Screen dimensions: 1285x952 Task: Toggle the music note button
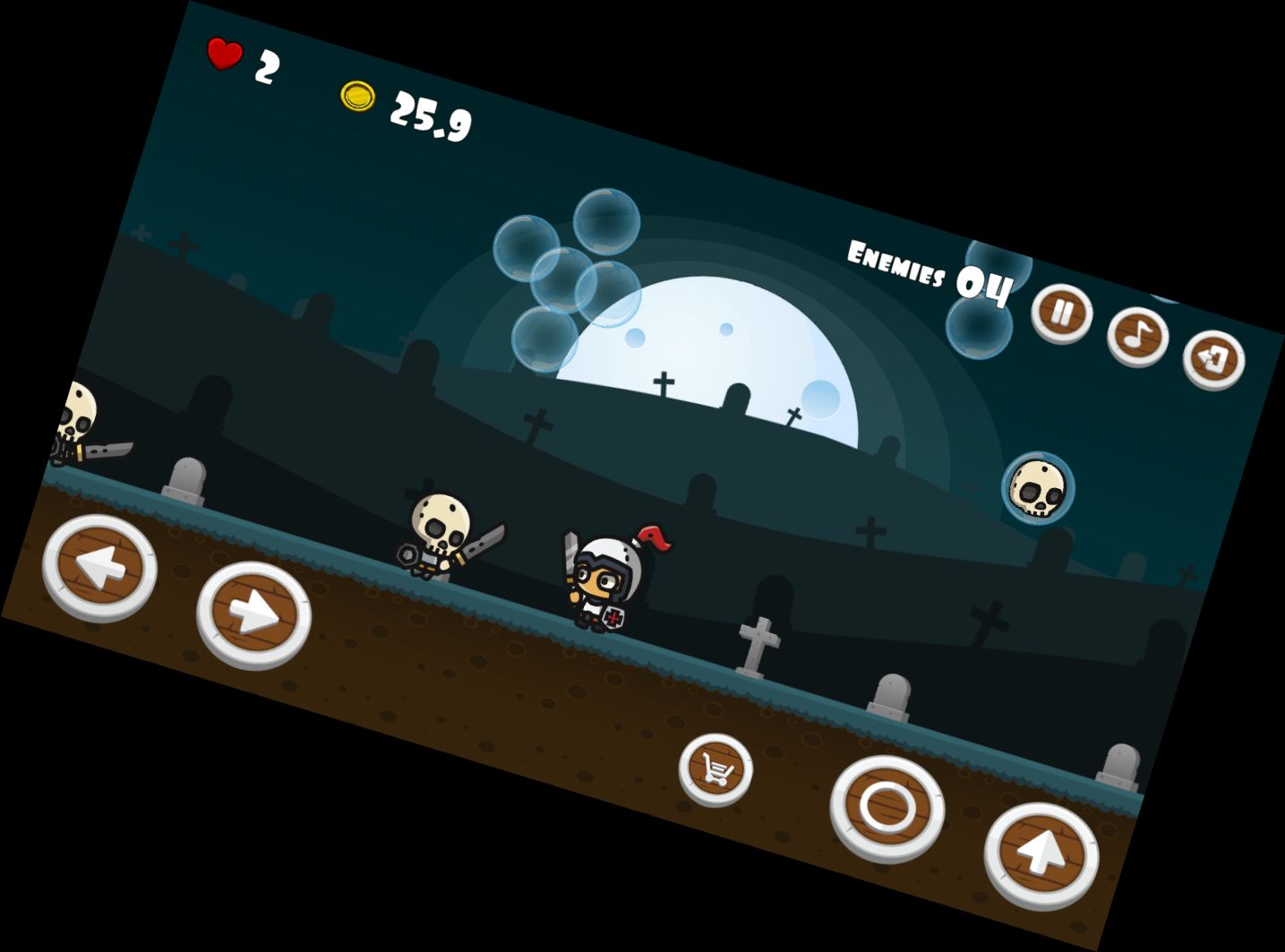(x=1137, y=336)
